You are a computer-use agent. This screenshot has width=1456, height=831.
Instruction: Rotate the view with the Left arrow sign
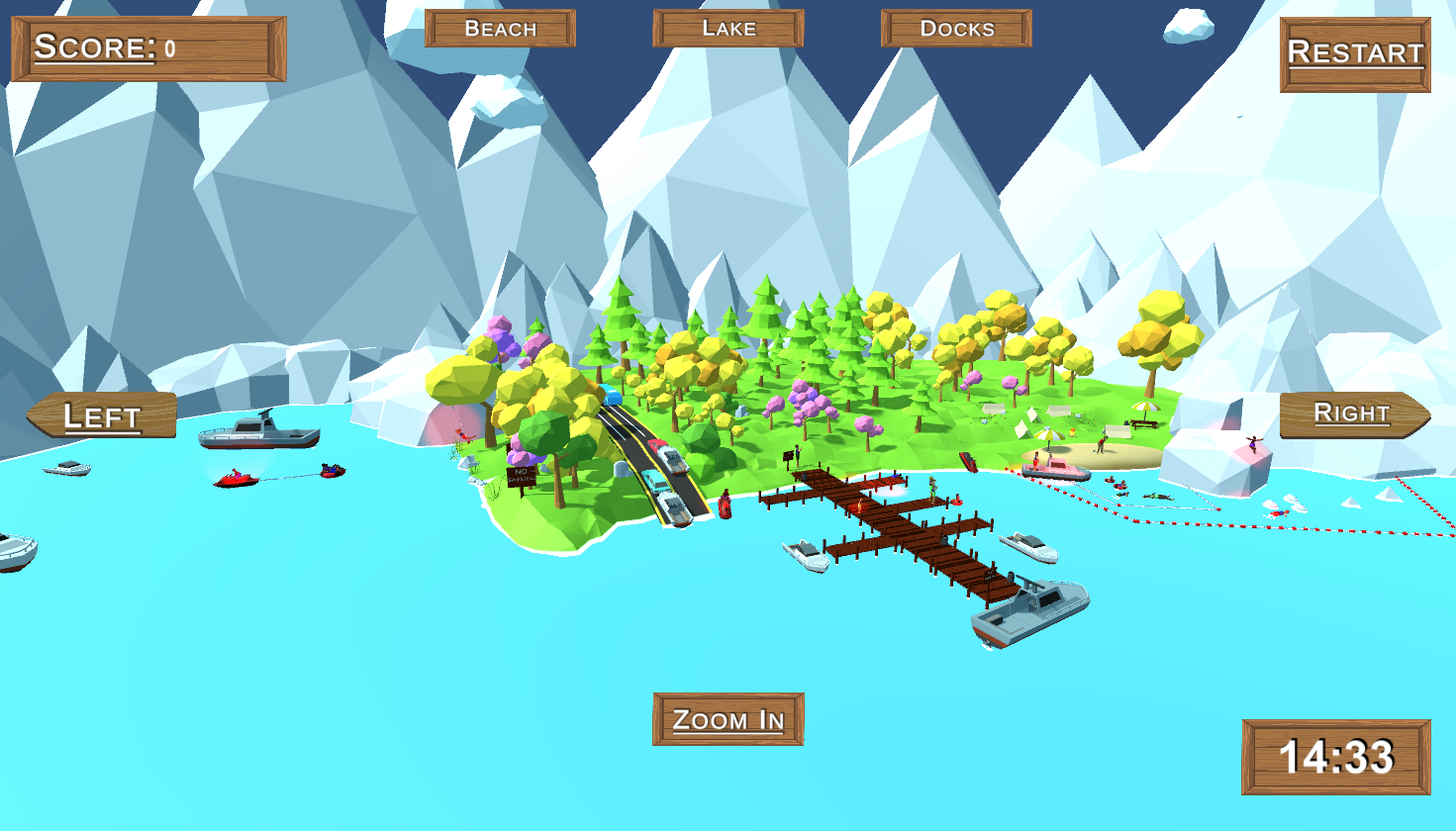102,415
